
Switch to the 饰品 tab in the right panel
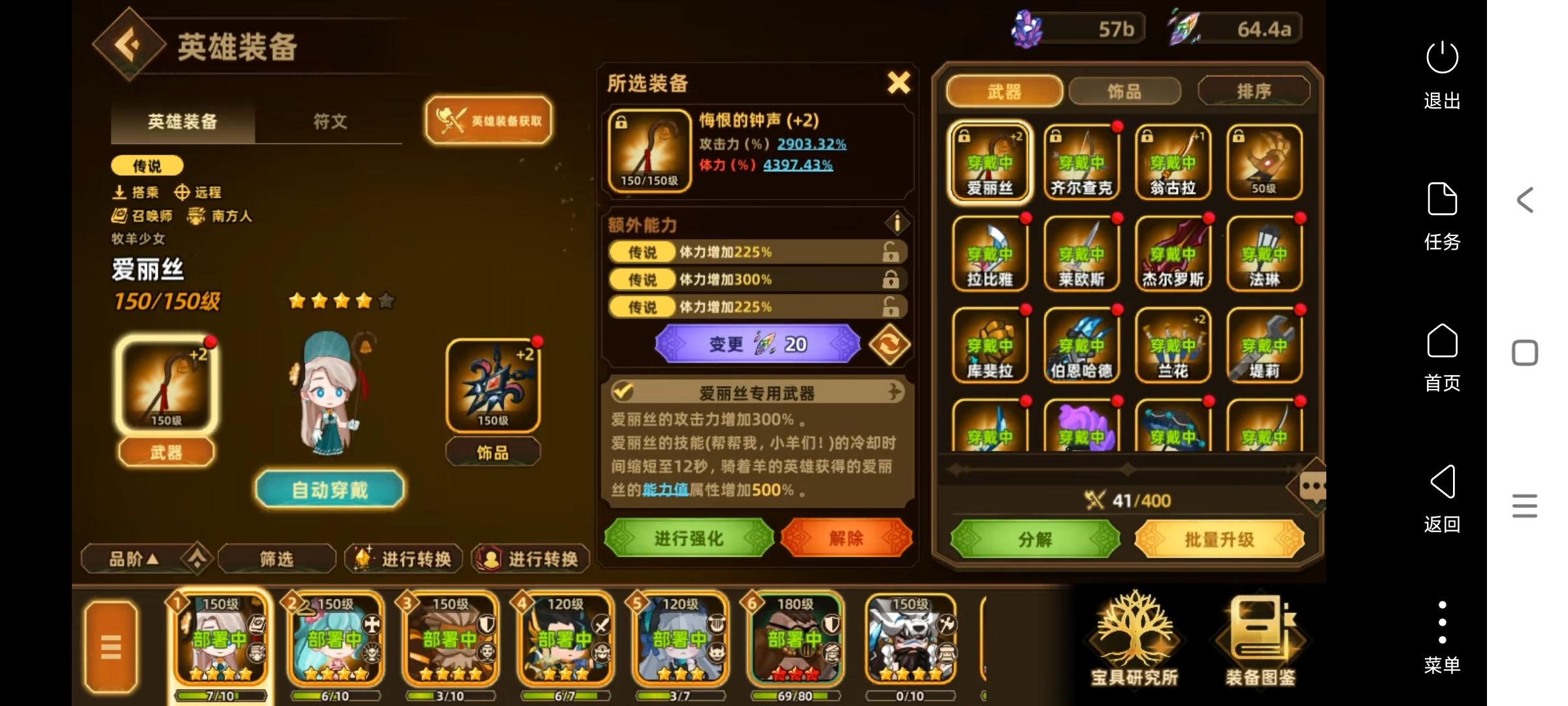click(1124, 92)
